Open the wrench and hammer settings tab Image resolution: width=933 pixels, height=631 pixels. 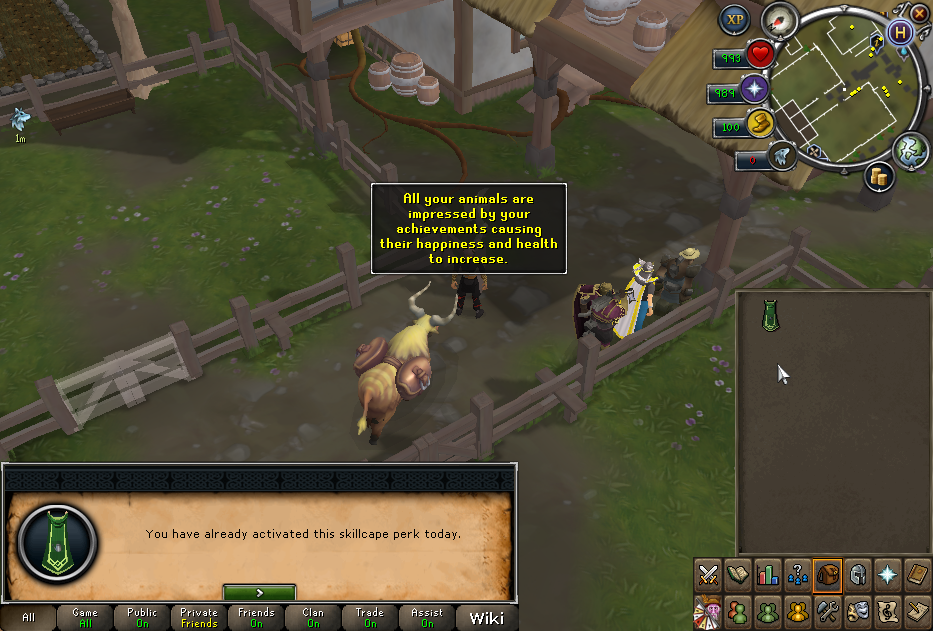coord(827,609)
